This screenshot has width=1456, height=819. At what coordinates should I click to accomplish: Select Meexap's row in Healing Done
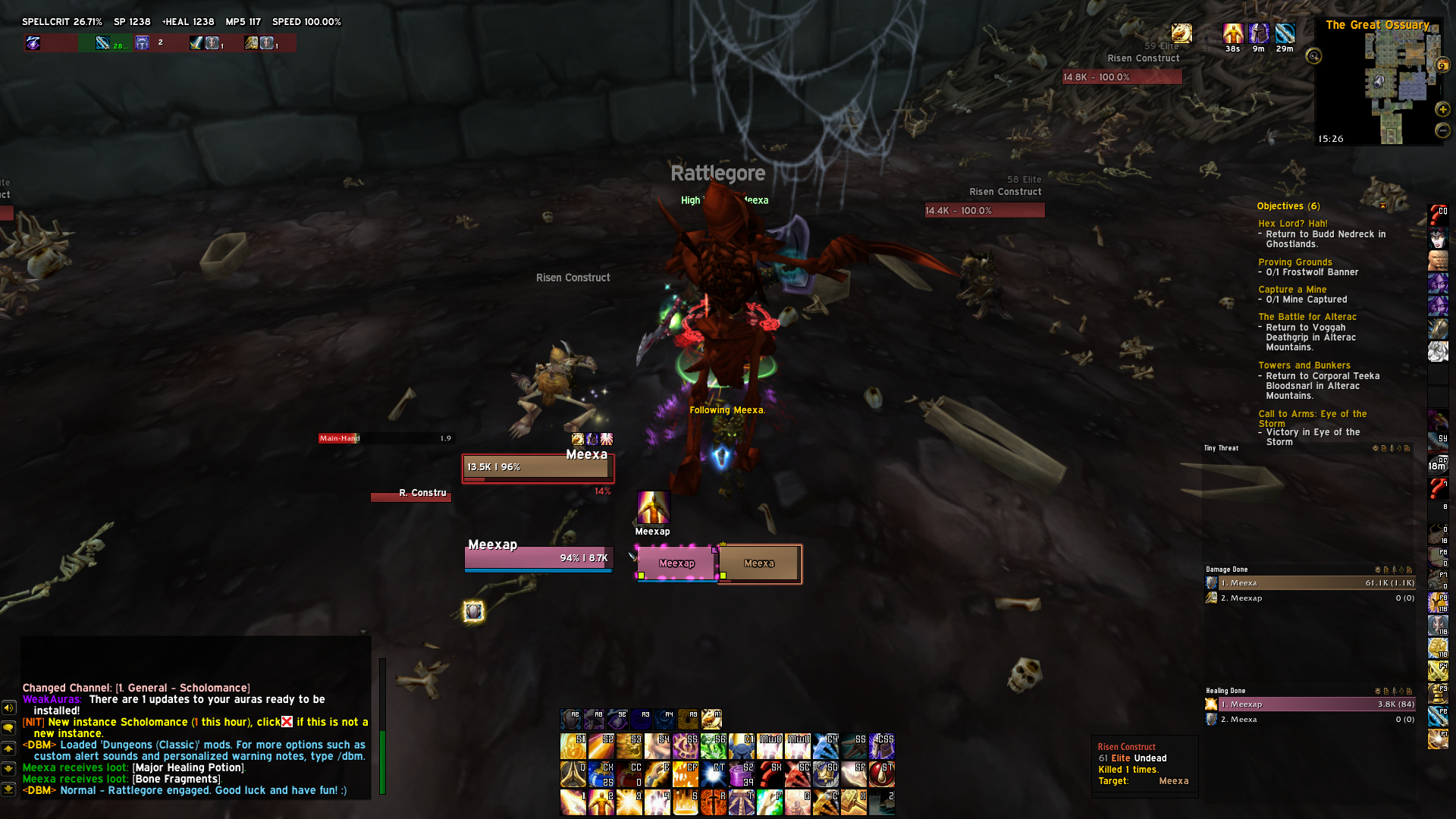pos(1310,704)
